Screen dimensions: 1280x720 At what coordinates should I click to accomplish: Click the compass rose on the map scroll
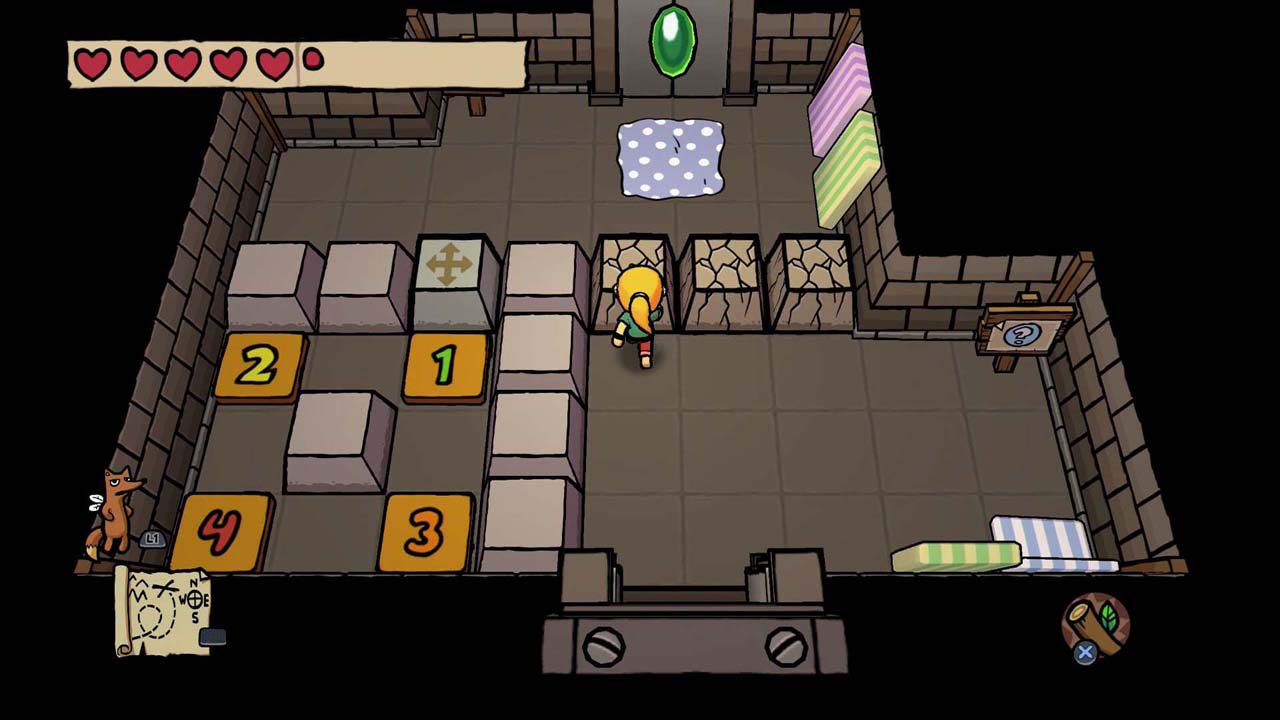click(x=196, y=600)
